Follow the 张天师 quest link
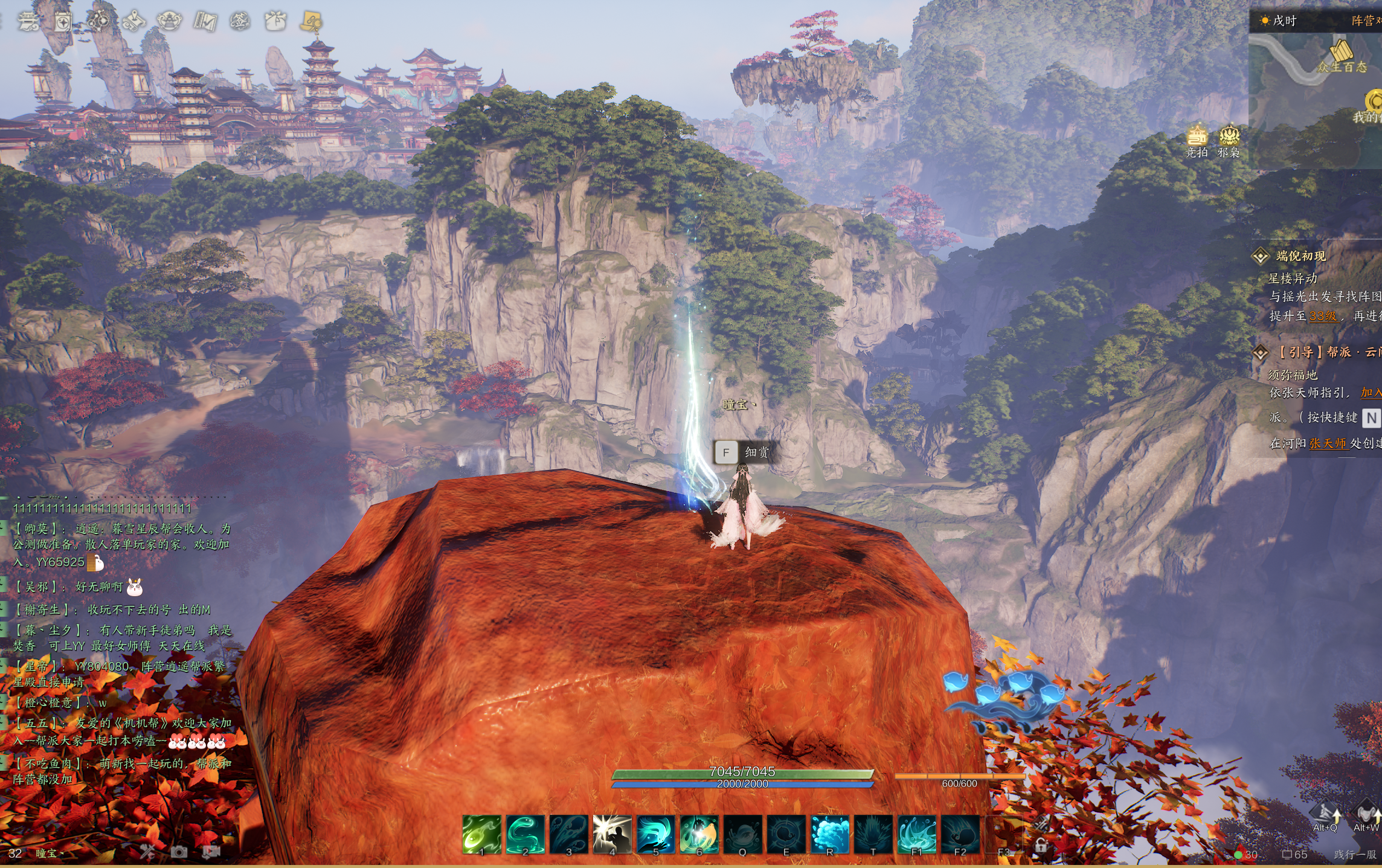This screenshot has height=868, width=1382. tap(1328, 443)
